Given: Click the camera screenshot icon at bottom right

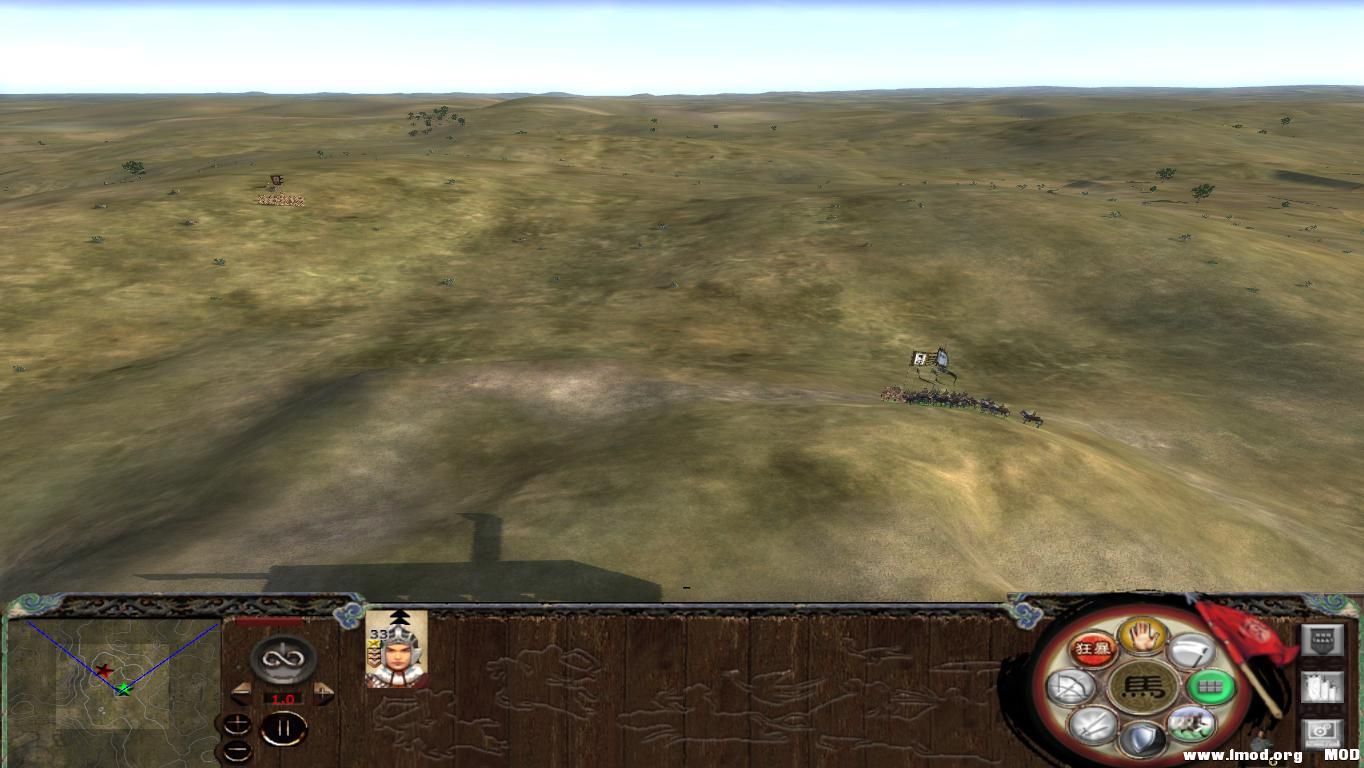Looking at the screenshot, I should 1321,731.
